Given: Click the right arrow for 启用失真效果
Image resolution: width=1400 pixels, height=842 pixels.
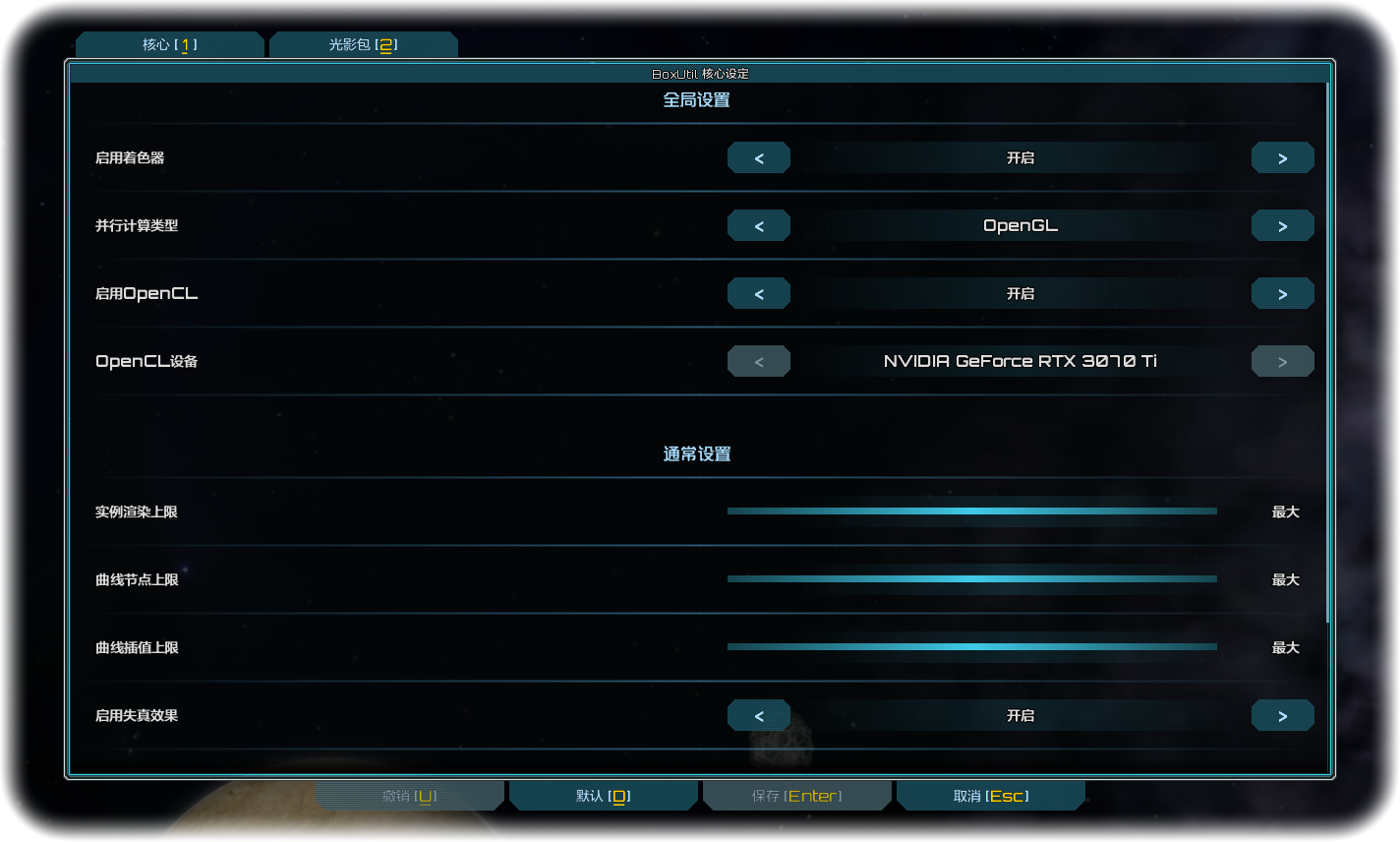Looking at the screenshot, I should [1282, 715].
